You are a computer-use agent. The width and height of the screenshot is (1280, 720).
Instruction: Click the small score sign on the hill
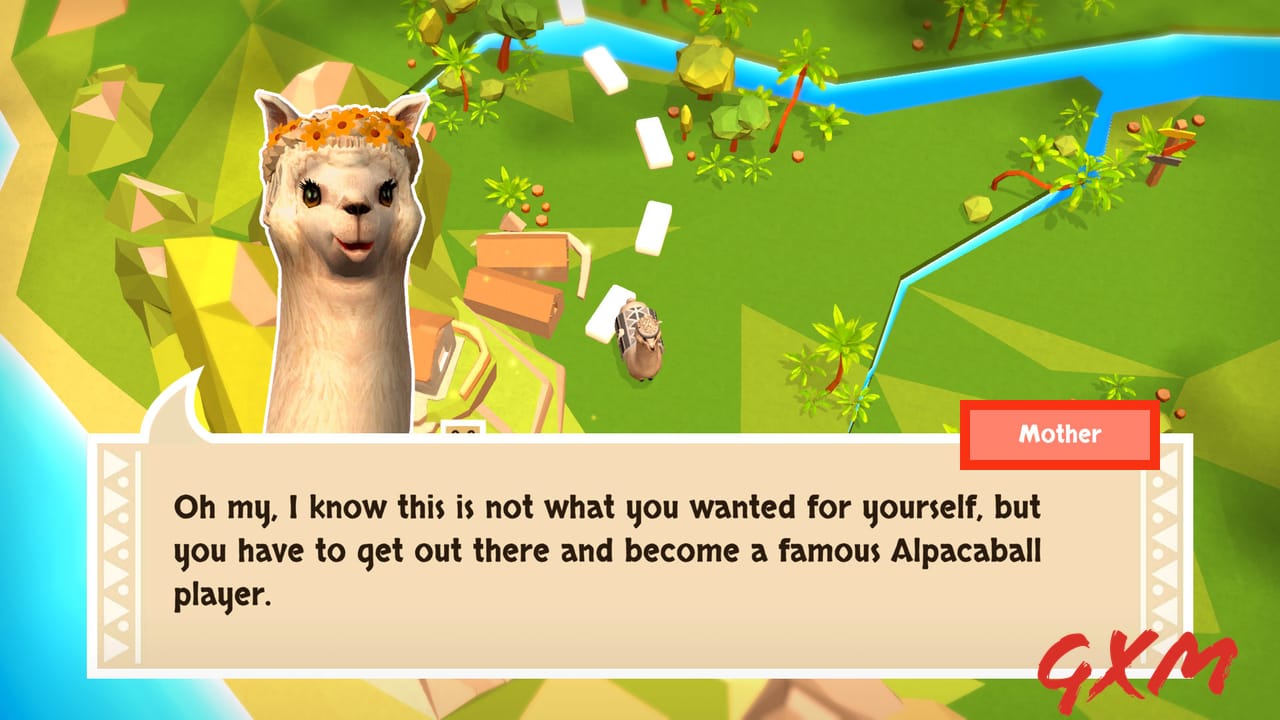point(462,428)
